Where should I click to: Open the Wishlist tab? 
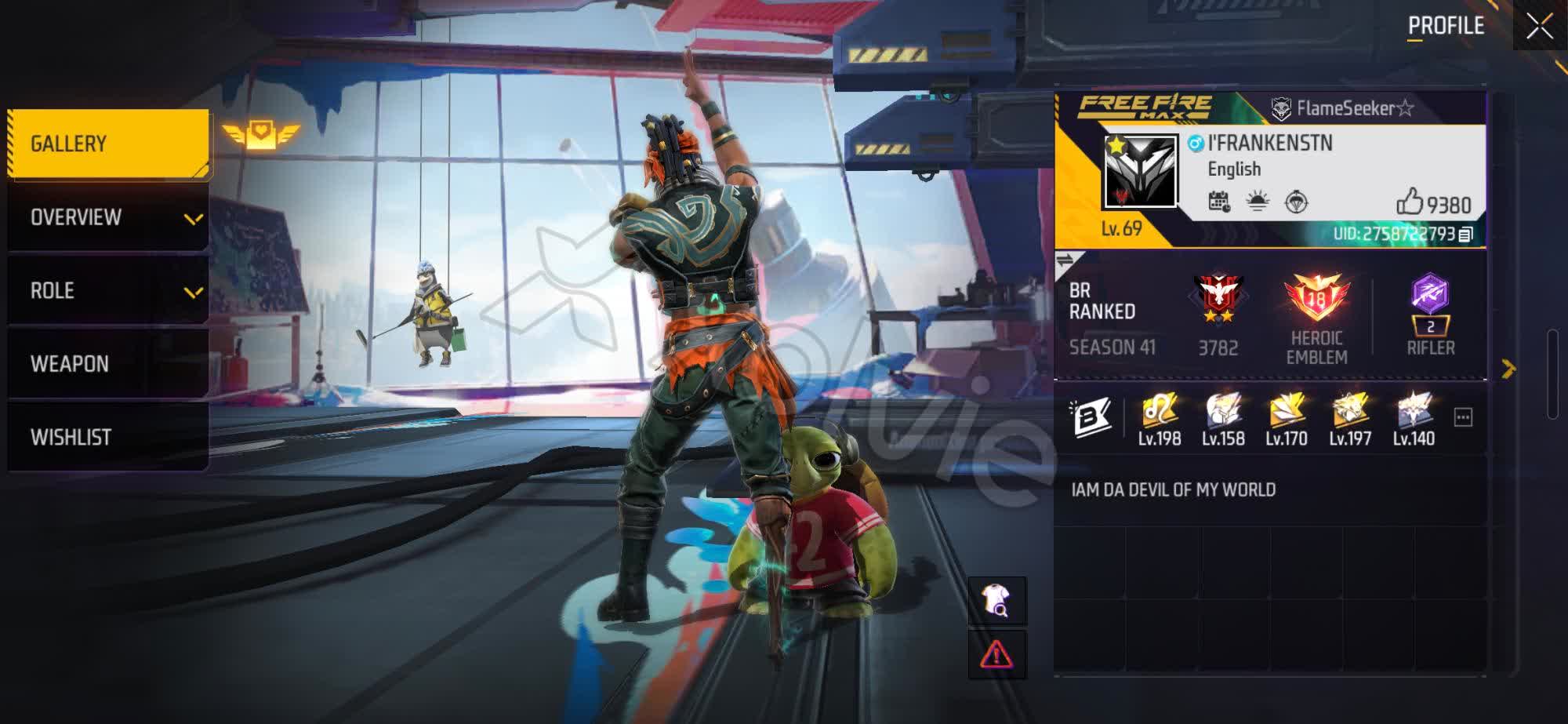click(x=108, y=437)
